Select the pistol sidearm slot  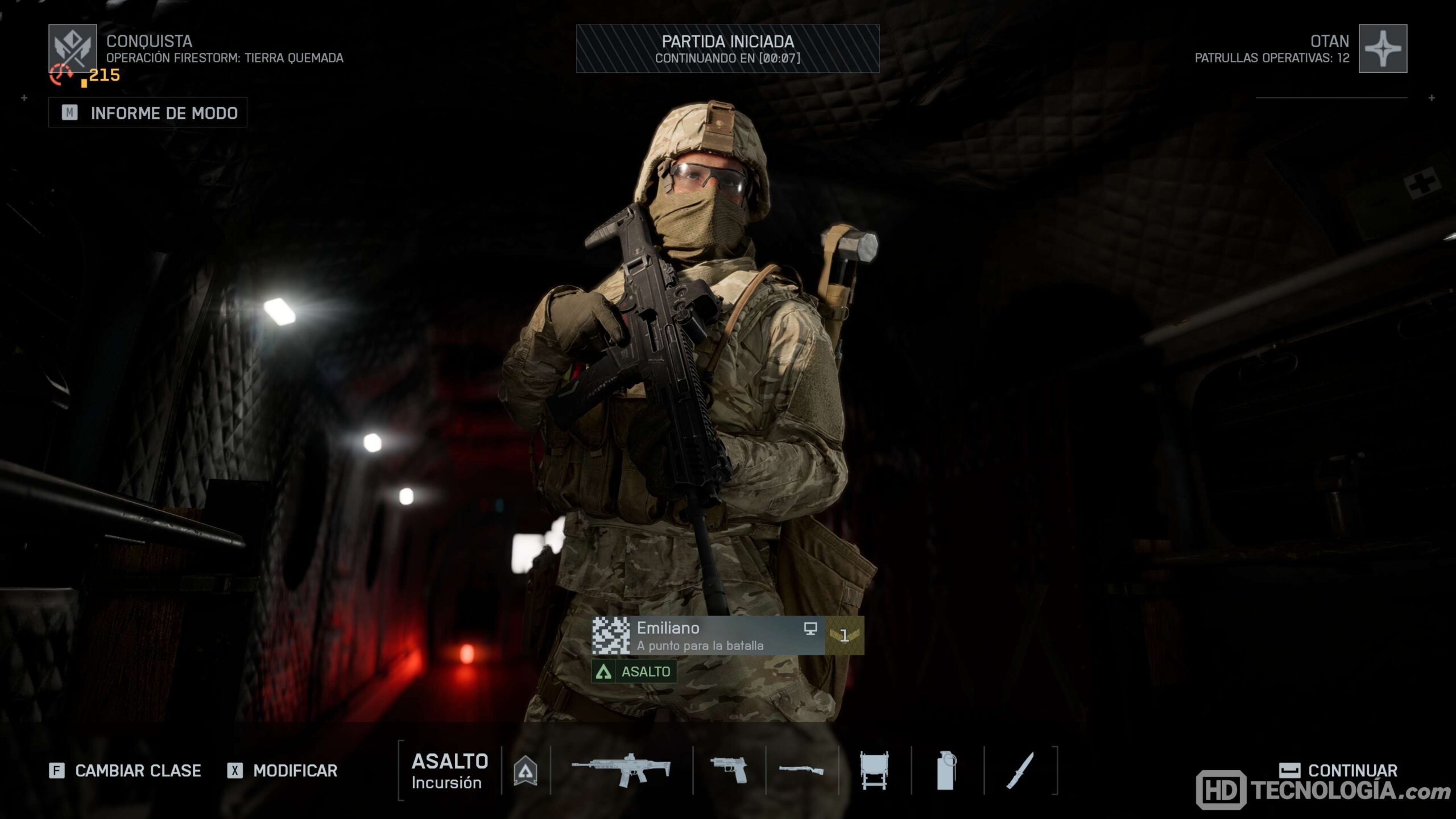coord(729,771)
